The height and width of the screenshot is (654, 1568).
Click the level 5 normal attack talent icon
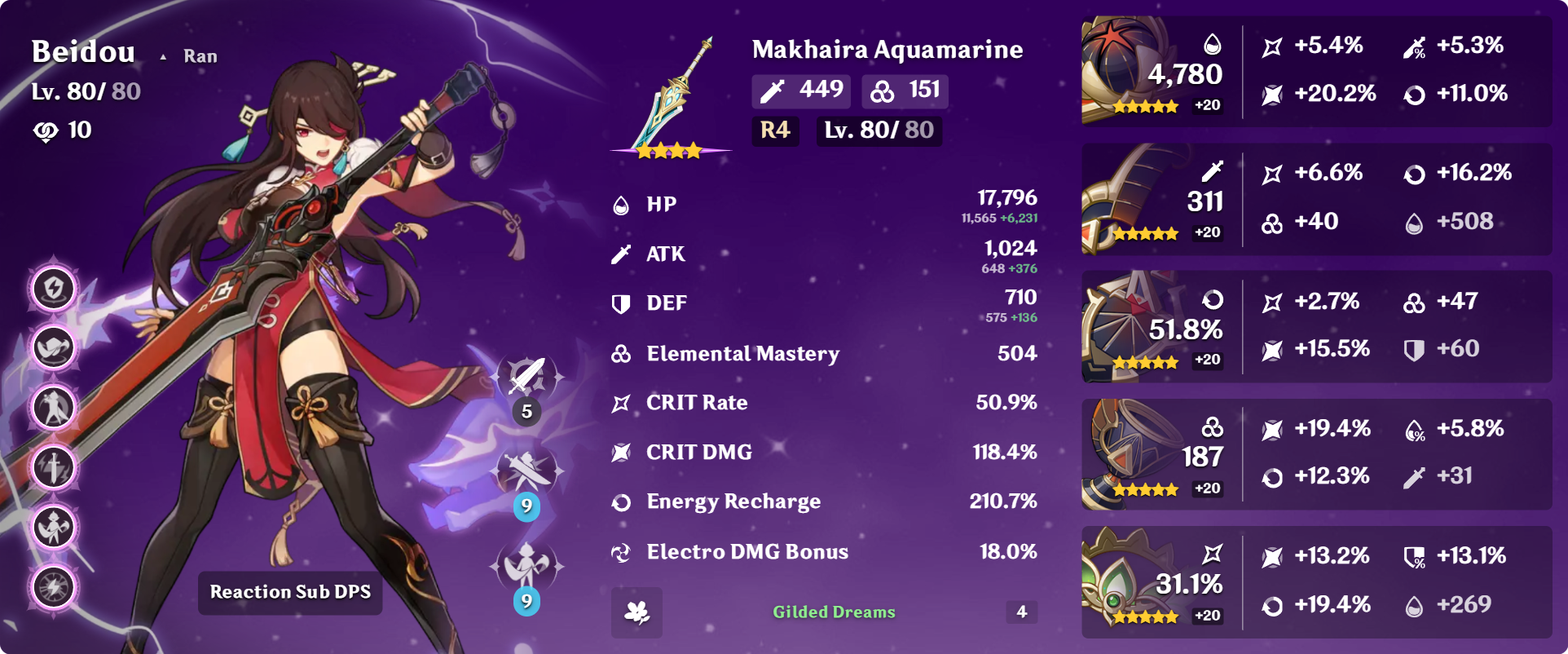pos(526,378)
